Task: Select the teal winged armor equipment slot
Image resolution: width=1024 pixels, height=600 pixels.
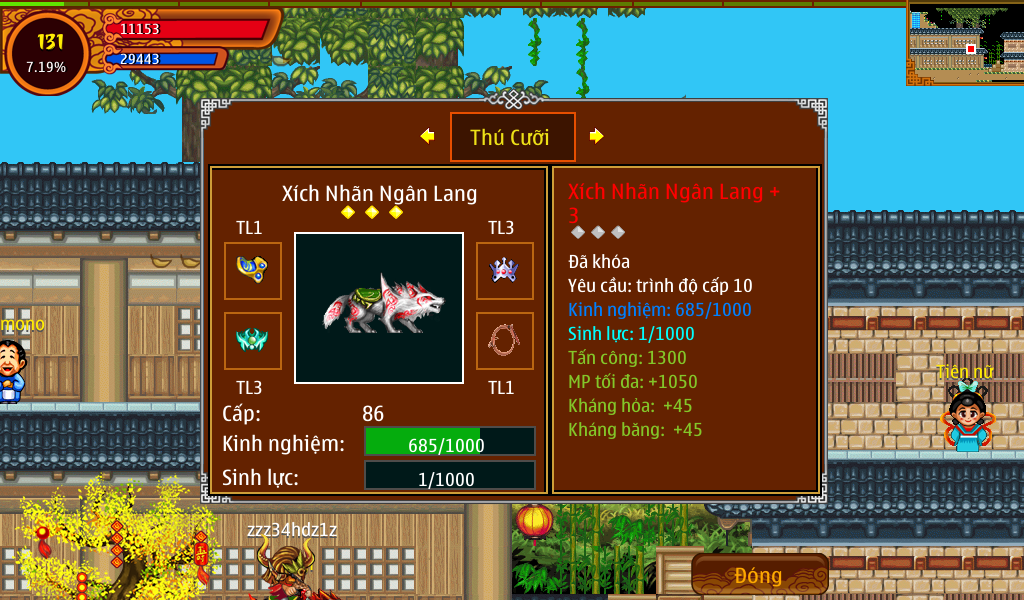Action: point(252,340)
